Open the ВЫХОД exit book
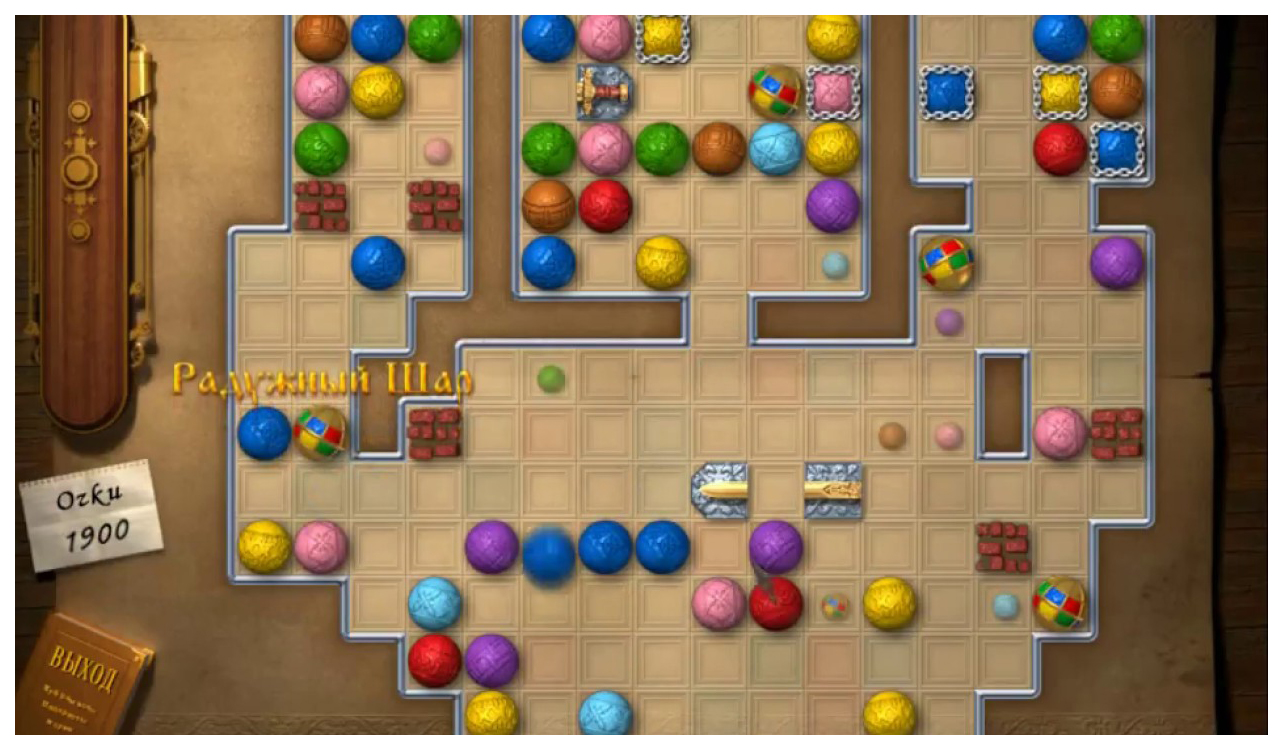 (83, 680)
